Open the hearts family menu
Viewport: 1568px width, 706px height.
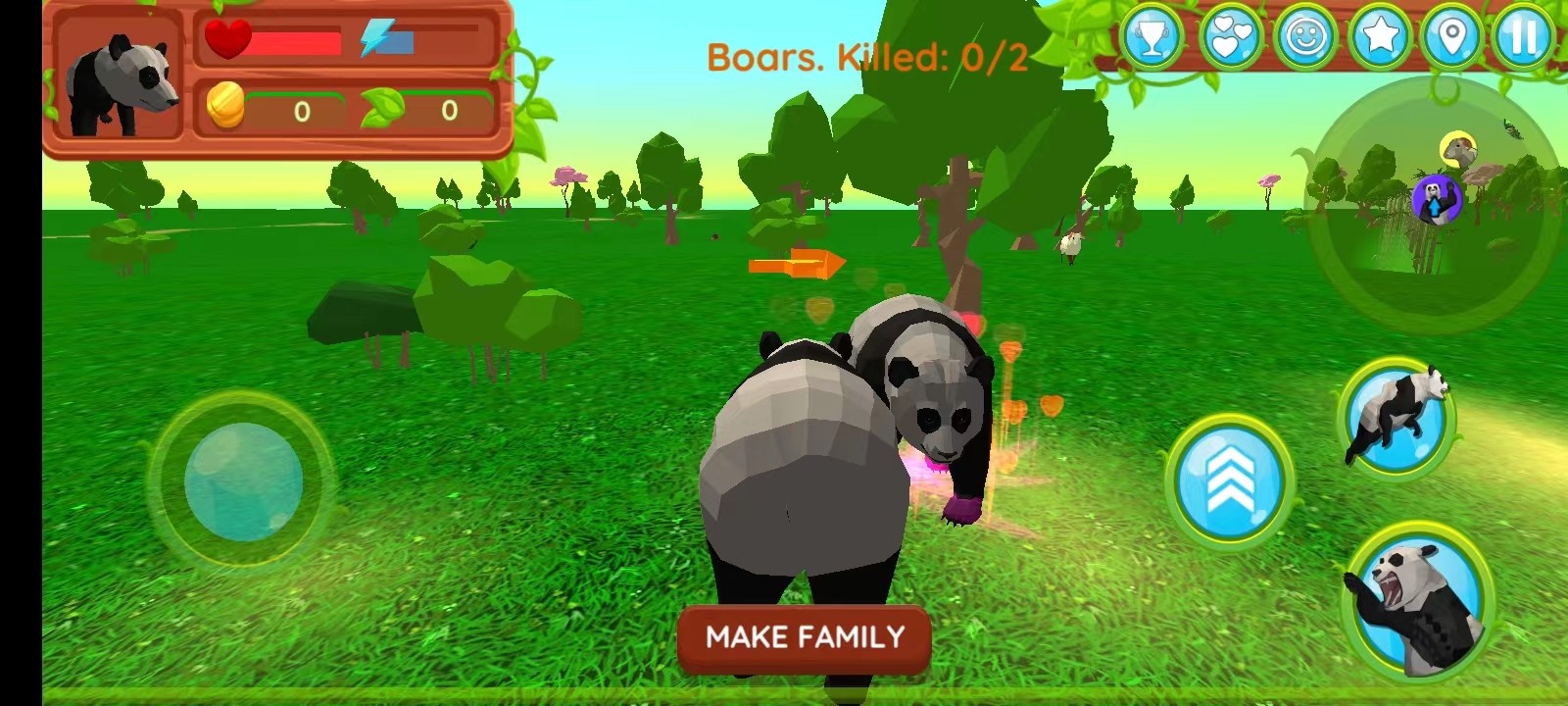click(x=1230, y=37)
